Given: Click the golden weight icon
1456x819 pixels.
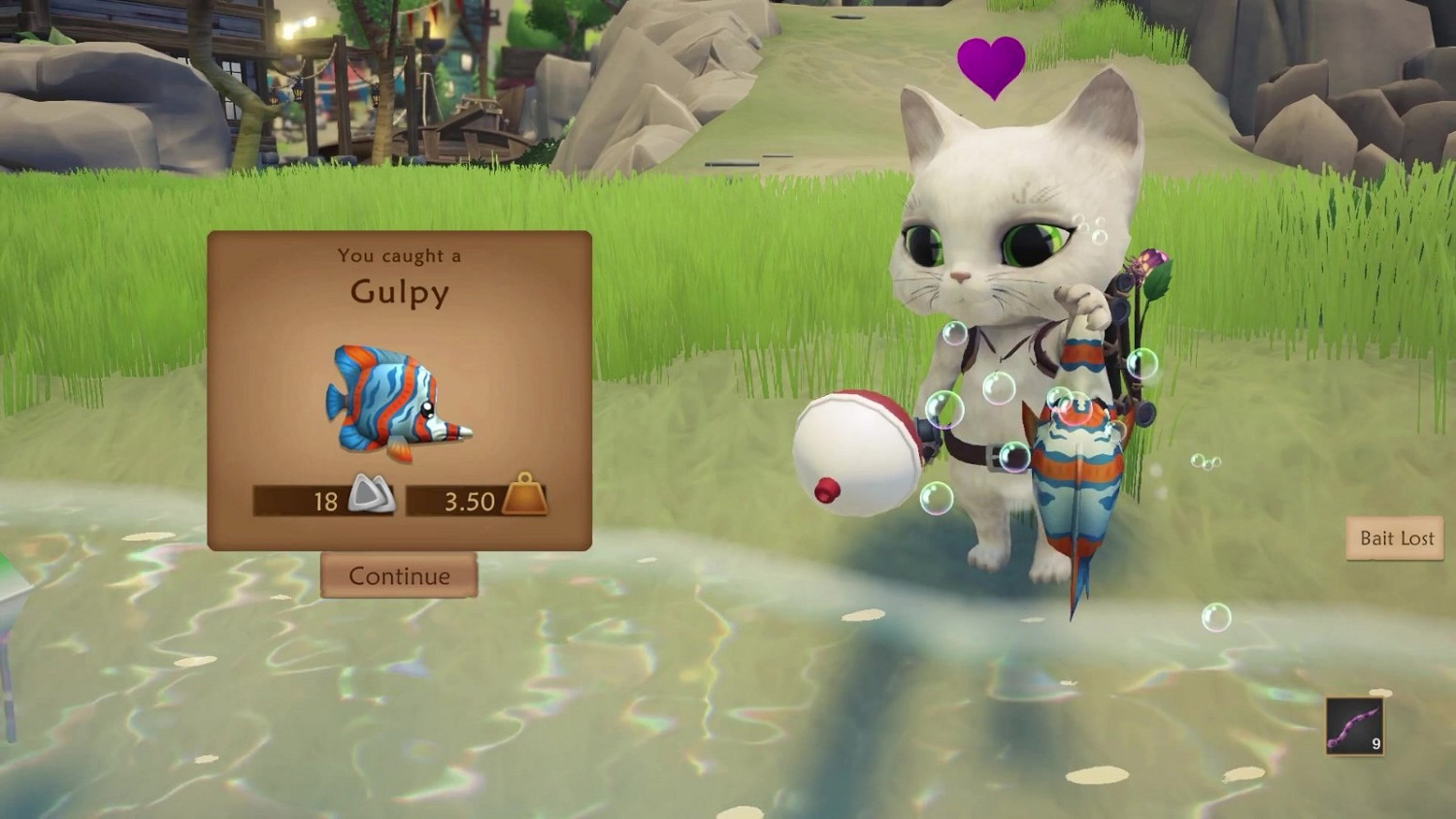Looking at the screenshot, I should pyautogui.click(x=525, y=497).
